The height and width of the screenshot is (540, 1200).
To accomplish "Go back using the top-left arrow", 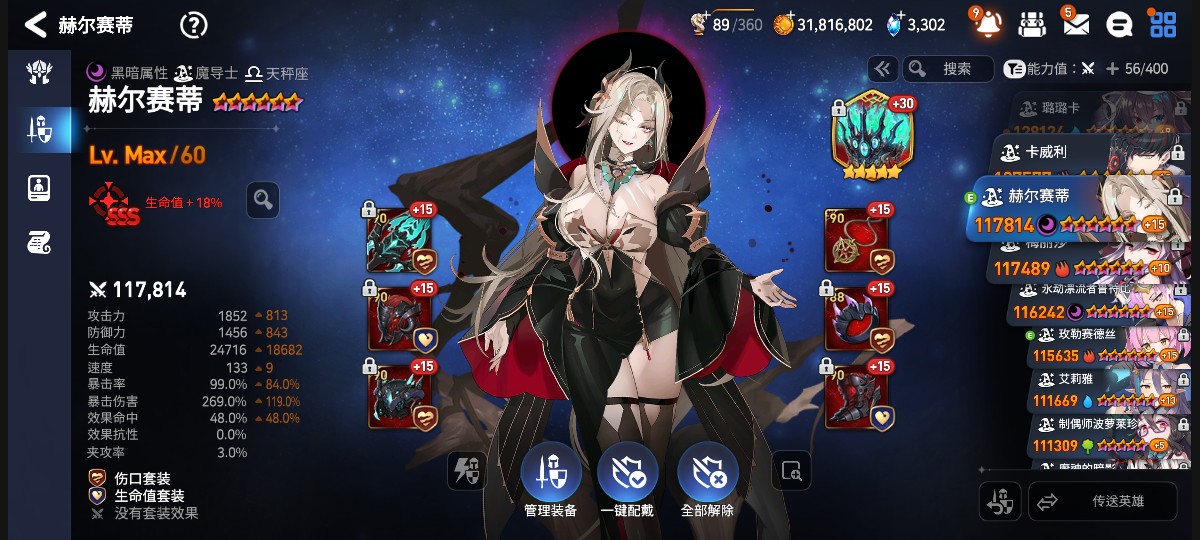I will [x=36, y=24].
